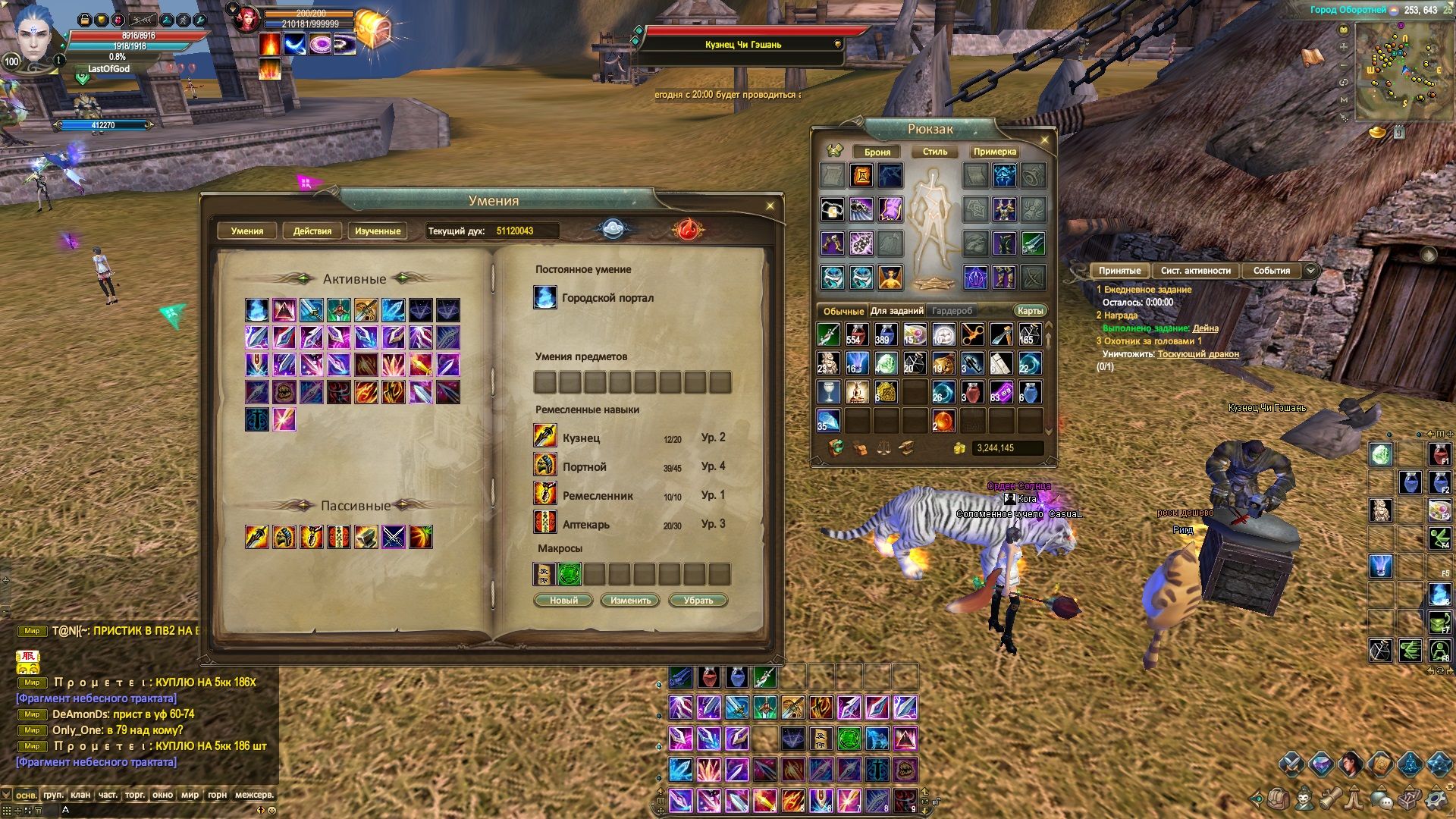Viewport: 1456px width, 819px height.
Task: Select the клан chat channel tab
Action: pyautogui.click(x=80, y=795)
